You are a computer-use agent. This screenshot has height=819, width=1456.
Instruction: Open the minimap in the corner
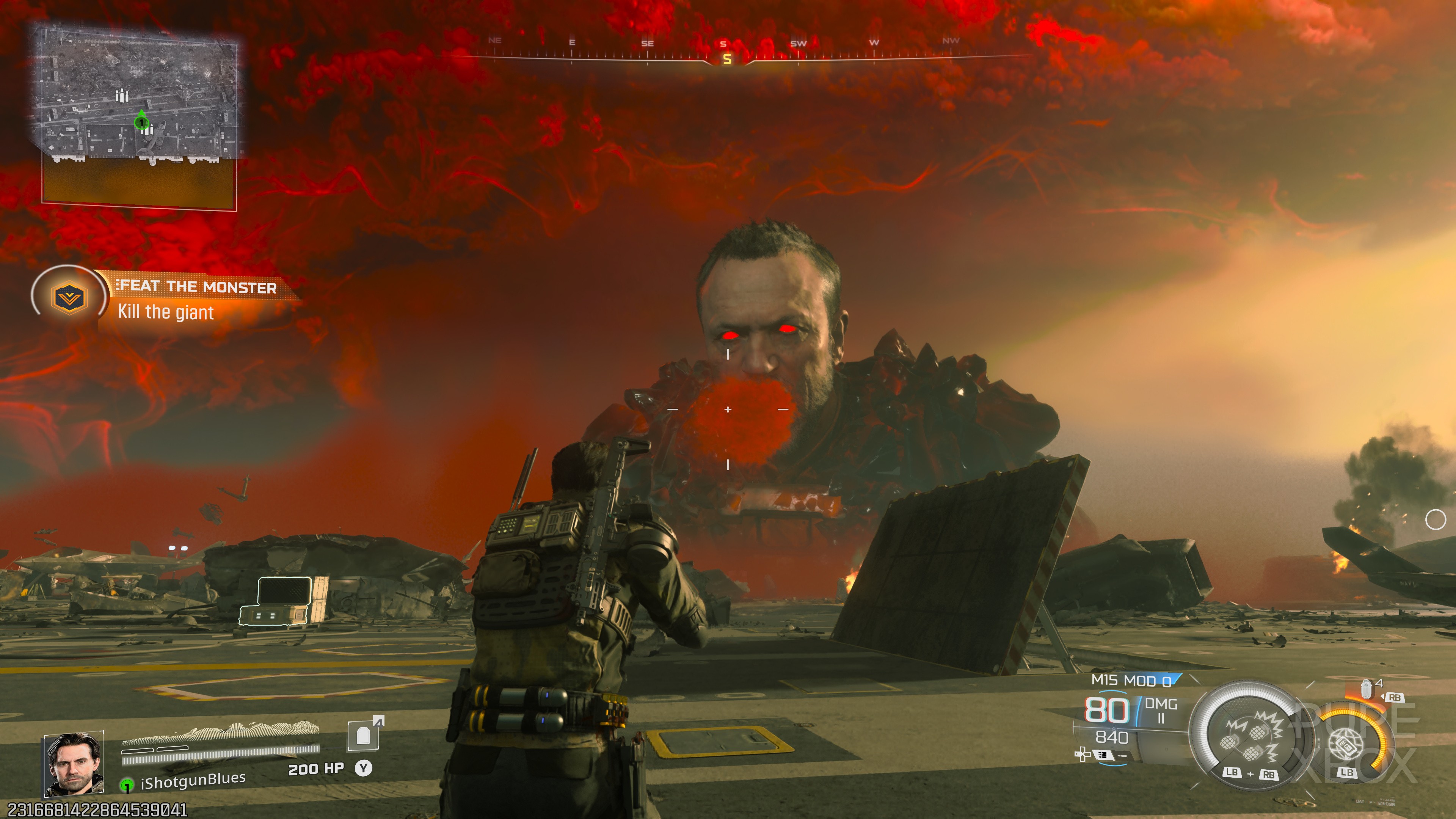click(139, 116)
